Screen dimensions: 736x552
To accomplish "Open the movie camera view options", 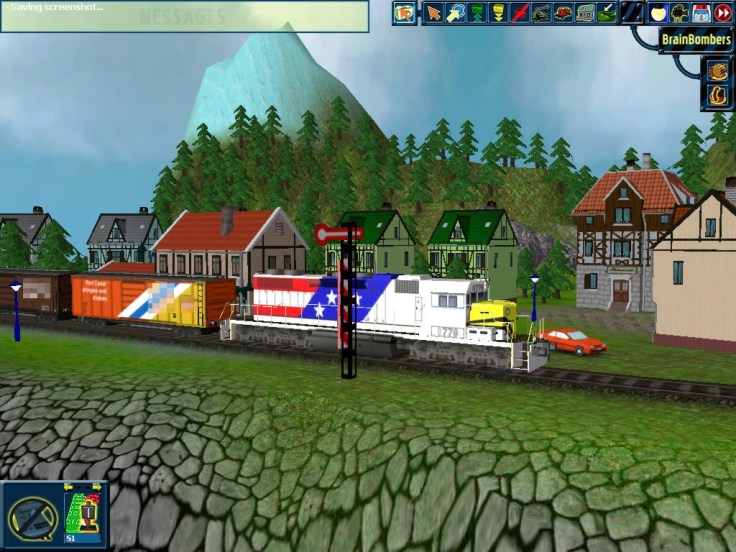I will (679, 12).
